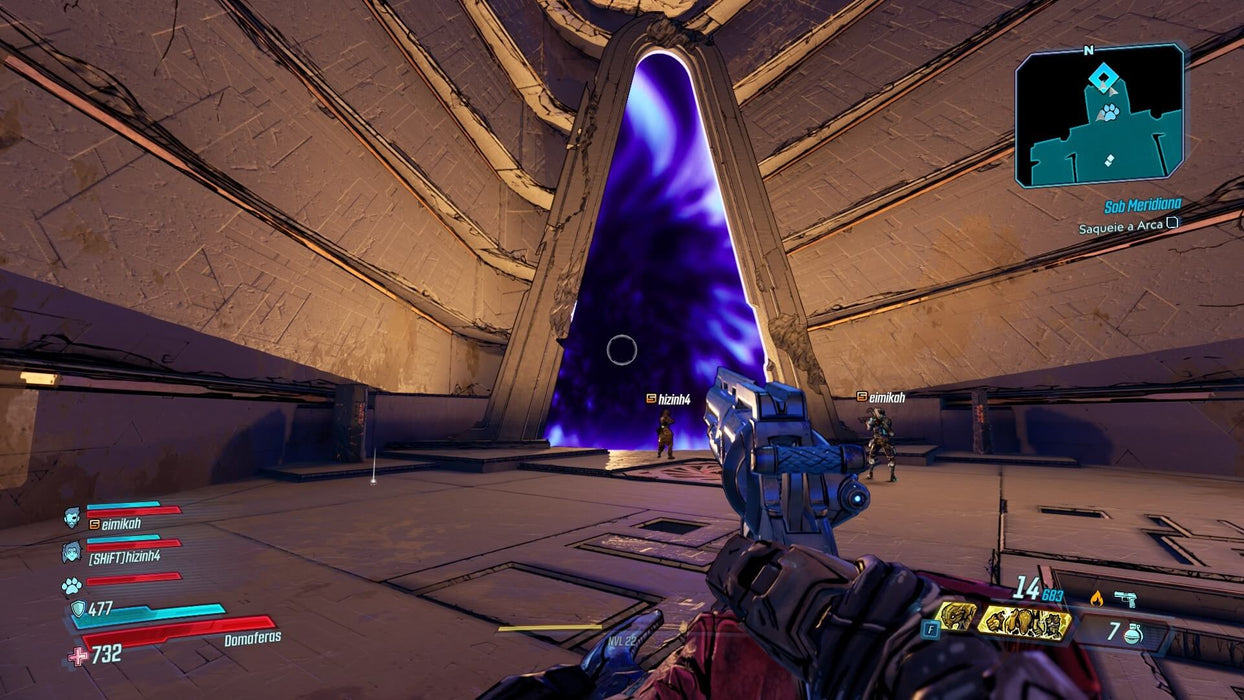Click the diamond objective marker on the minimap
The height and width of the screenshot is (700, 1244).
coord(1102,77)
